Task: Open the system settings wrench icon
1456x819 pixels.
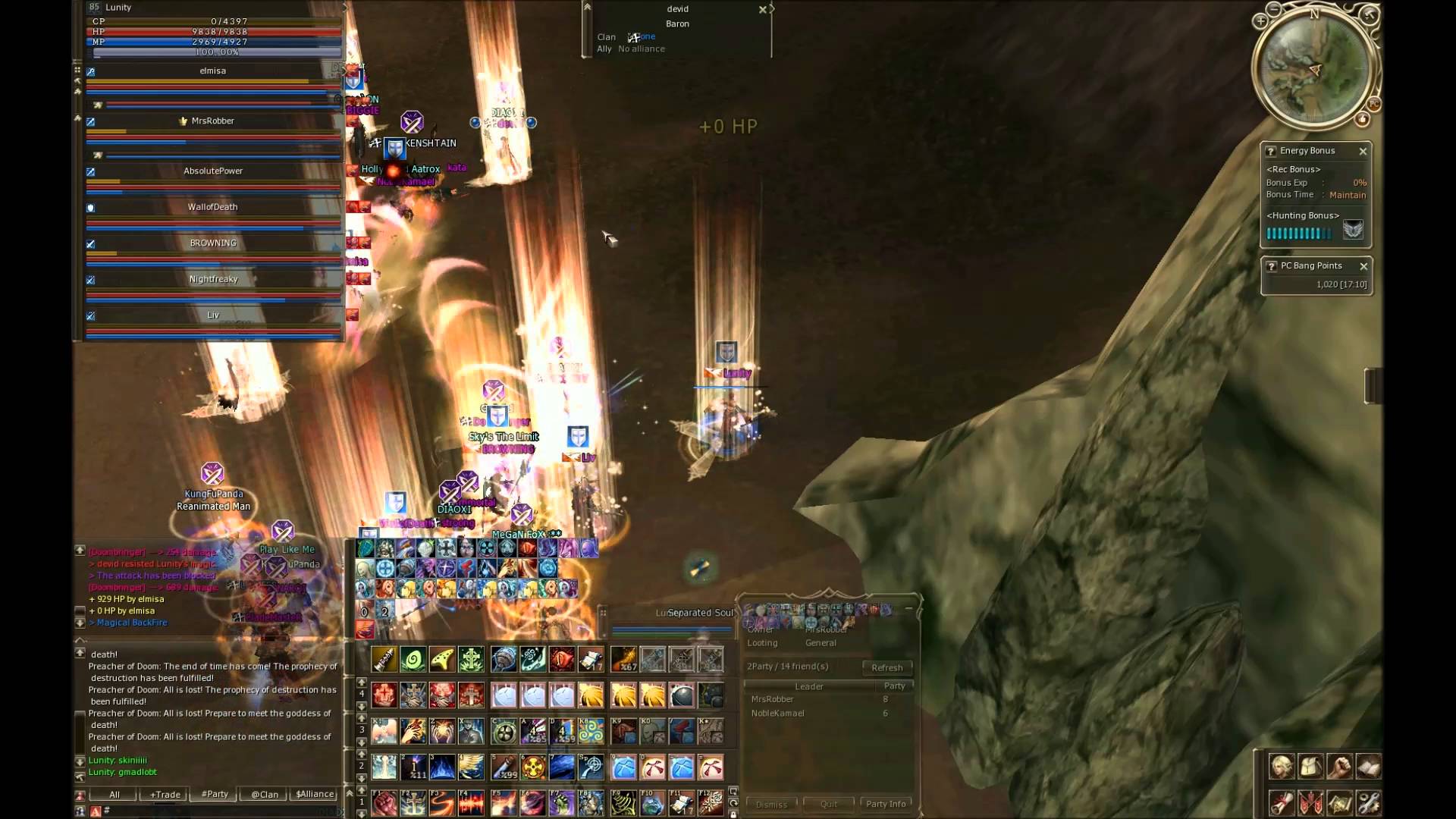Action: tap(1368, 802)
